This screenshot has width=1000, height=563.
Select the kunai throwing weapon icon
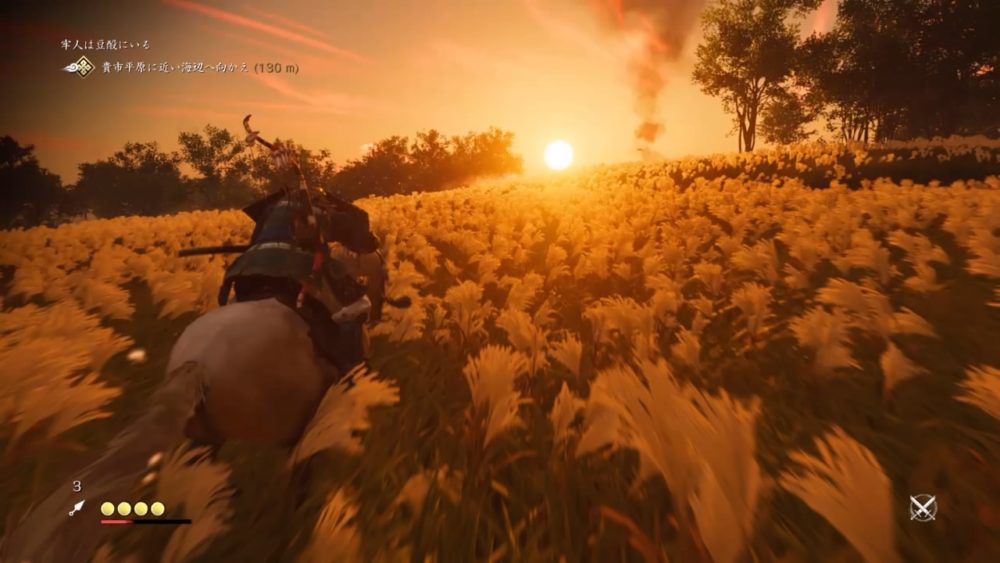(77, 508)
